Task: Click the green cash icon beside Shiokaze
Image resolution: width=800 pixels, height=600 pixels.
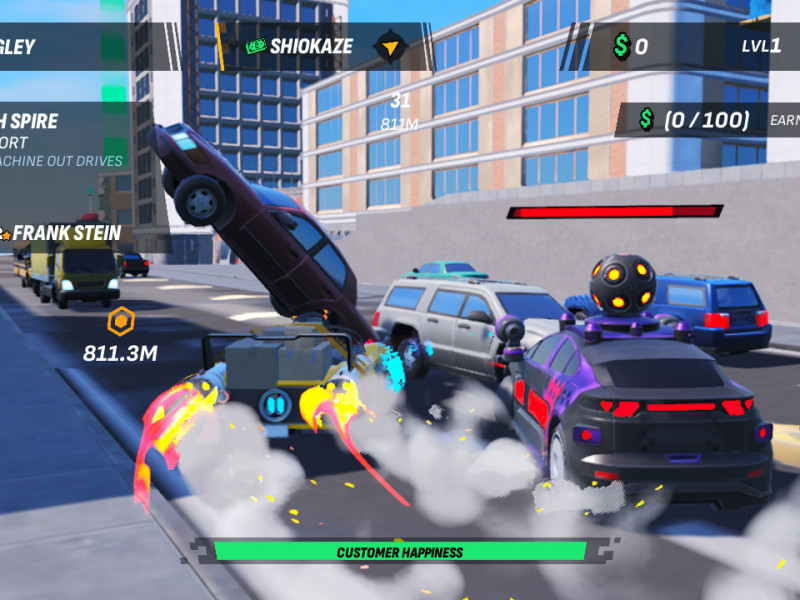Action: 256,46
